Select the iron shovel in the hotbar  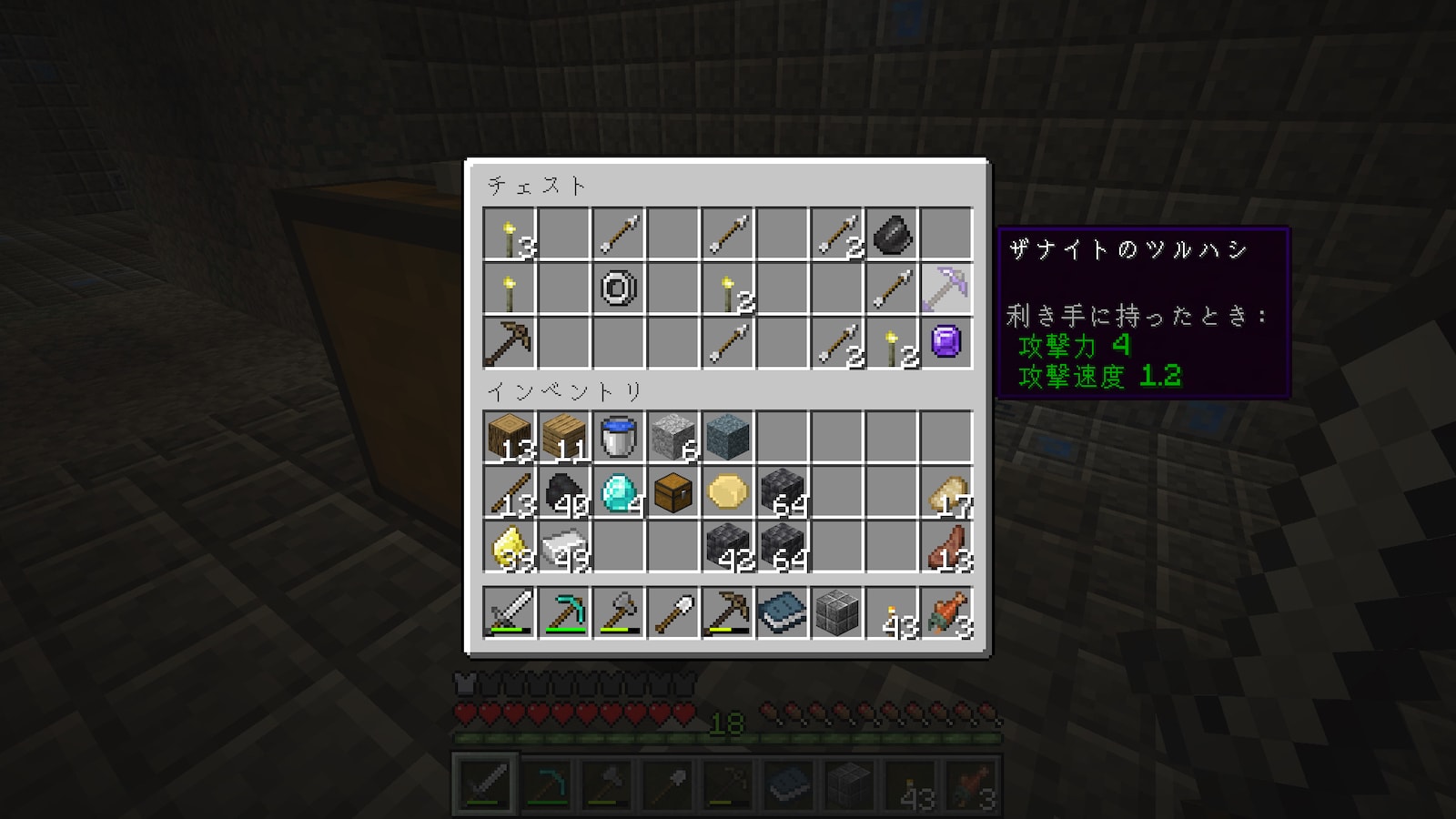pyautogui.click(x=672, y=612)
